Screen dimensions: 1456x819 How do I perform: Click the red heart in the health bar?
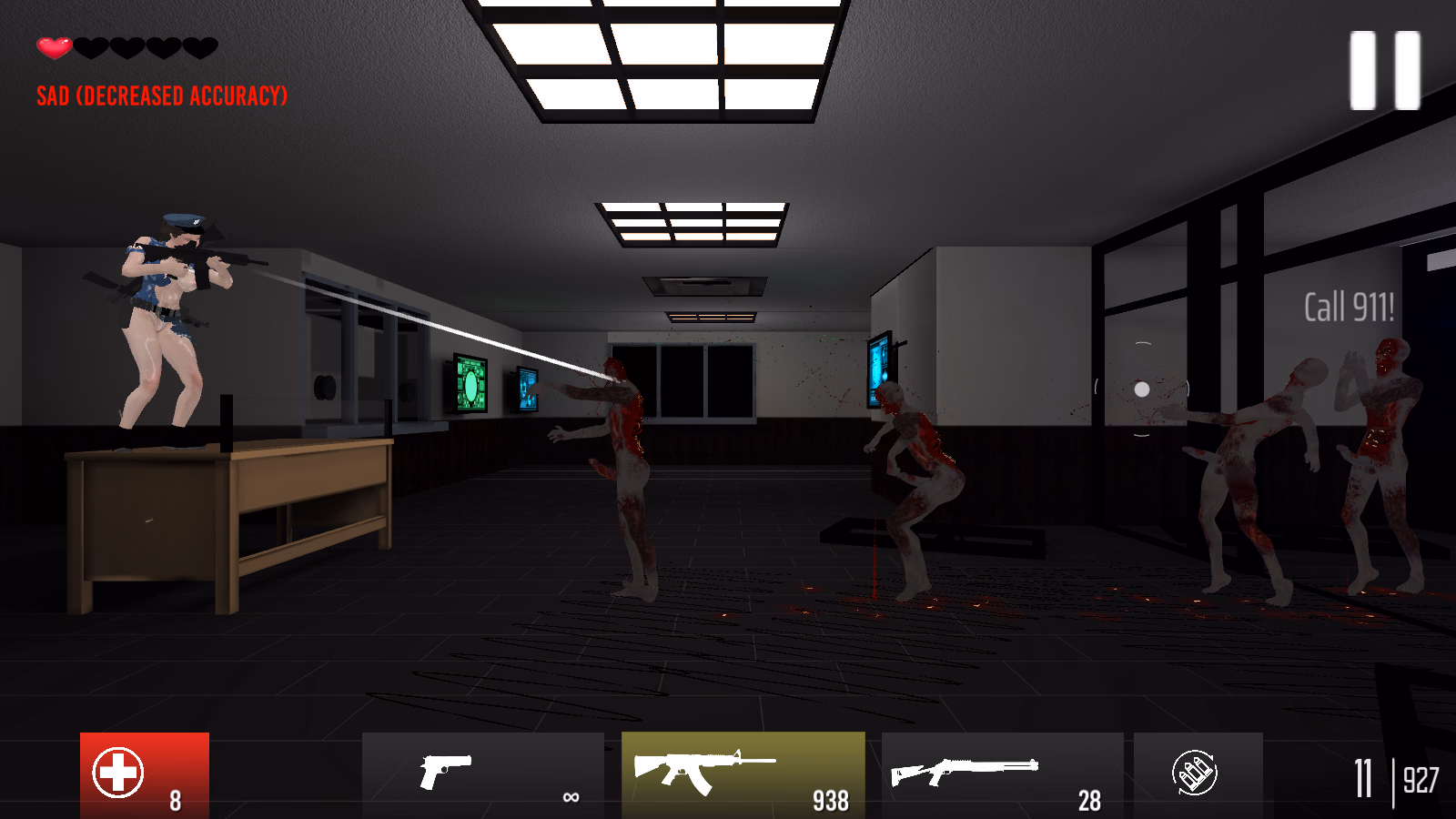click(53, 47)
